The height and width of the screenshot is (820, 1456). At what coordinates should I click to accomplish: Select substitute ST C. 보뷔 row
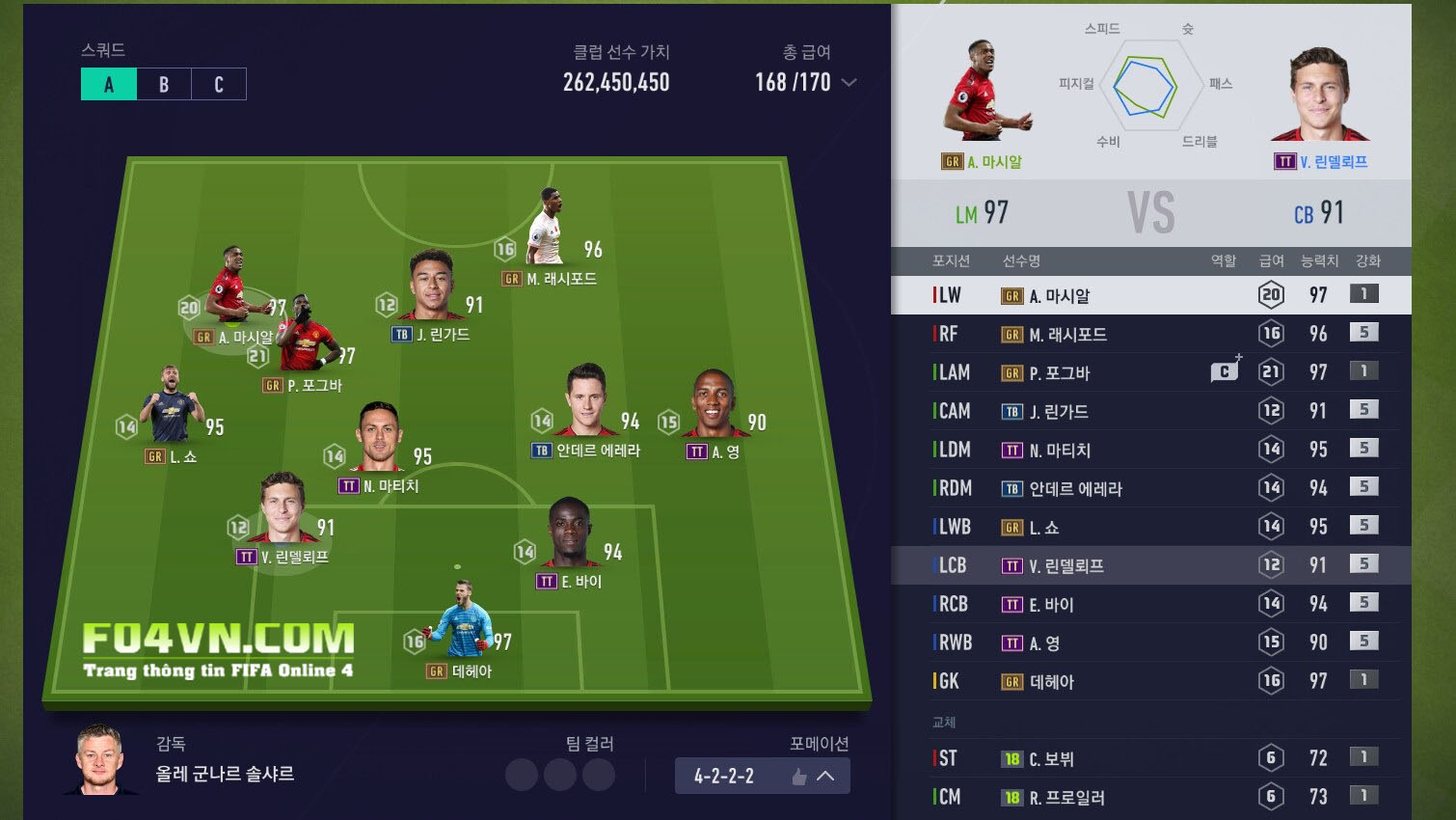[1150, 758]
